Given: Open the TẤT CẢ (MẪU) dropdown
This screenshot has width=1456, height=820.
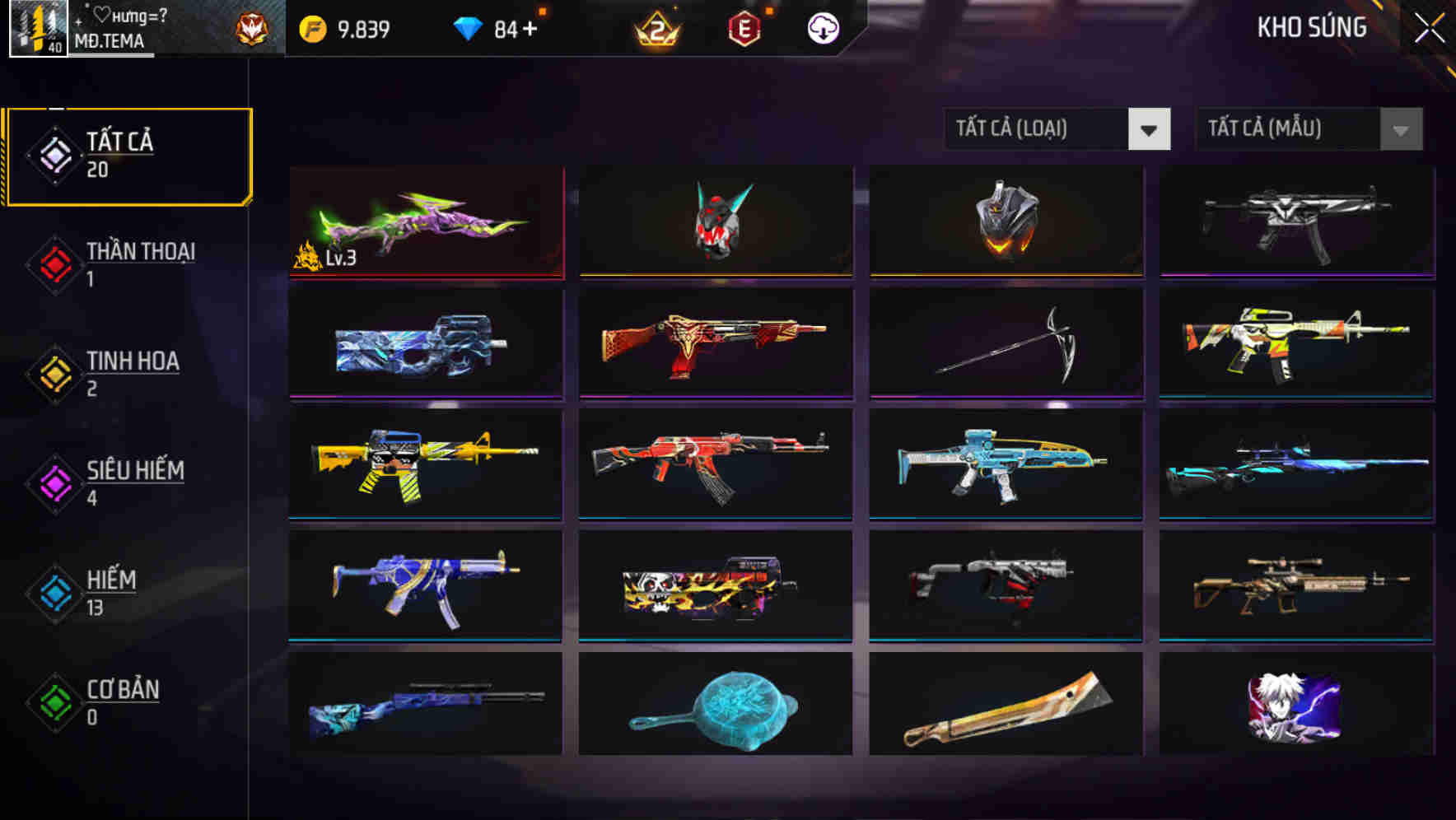Looking at the screenshot, I should [x=1285, y=129].
